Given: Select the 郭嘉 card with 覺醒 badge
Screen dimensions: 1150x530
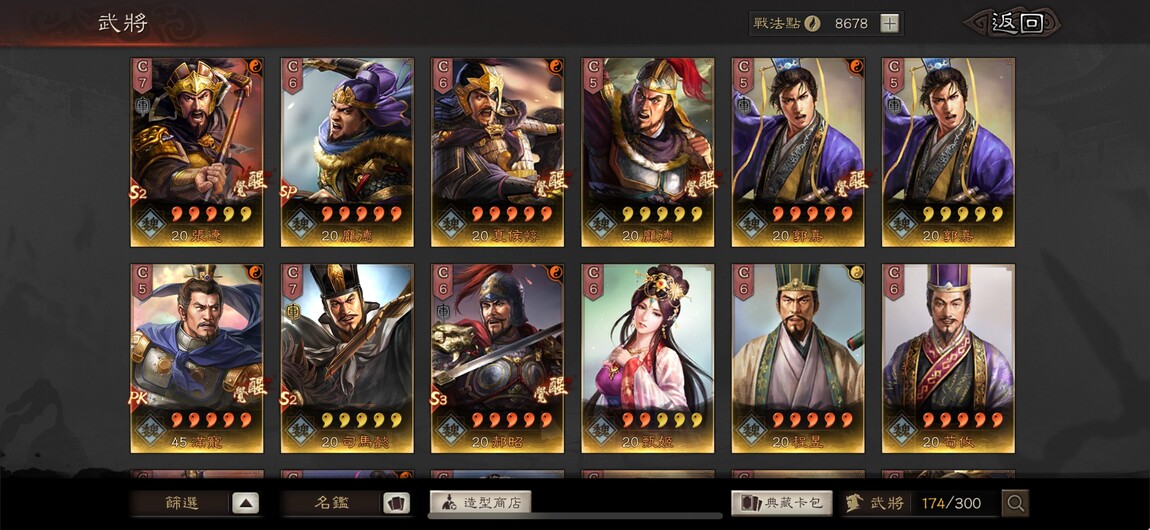Looking at the screenshot, I should coord(797,152).
